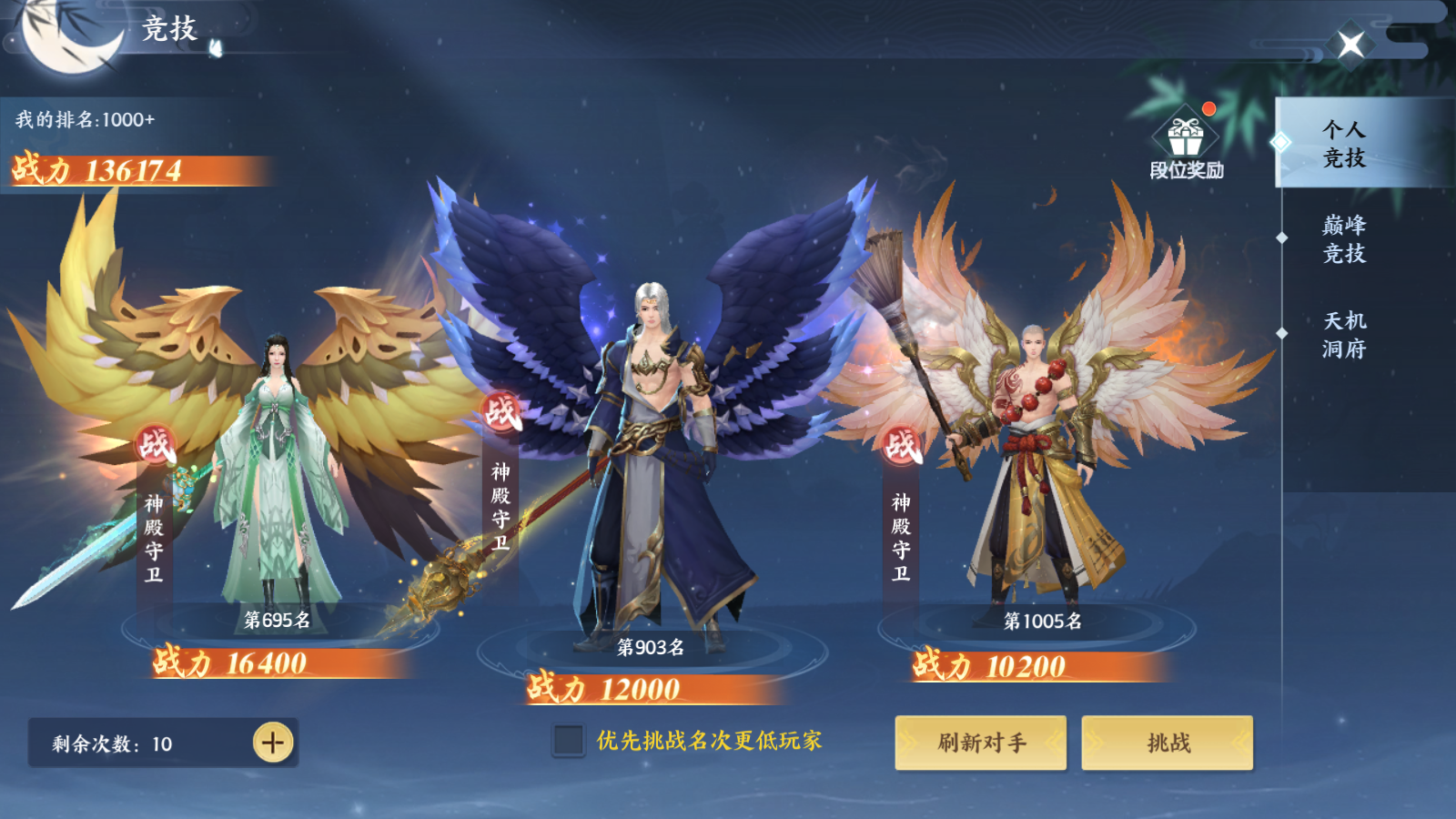Tap the plus icon to buy more attempts
The image size is (1456, 819).
[272, 743]
